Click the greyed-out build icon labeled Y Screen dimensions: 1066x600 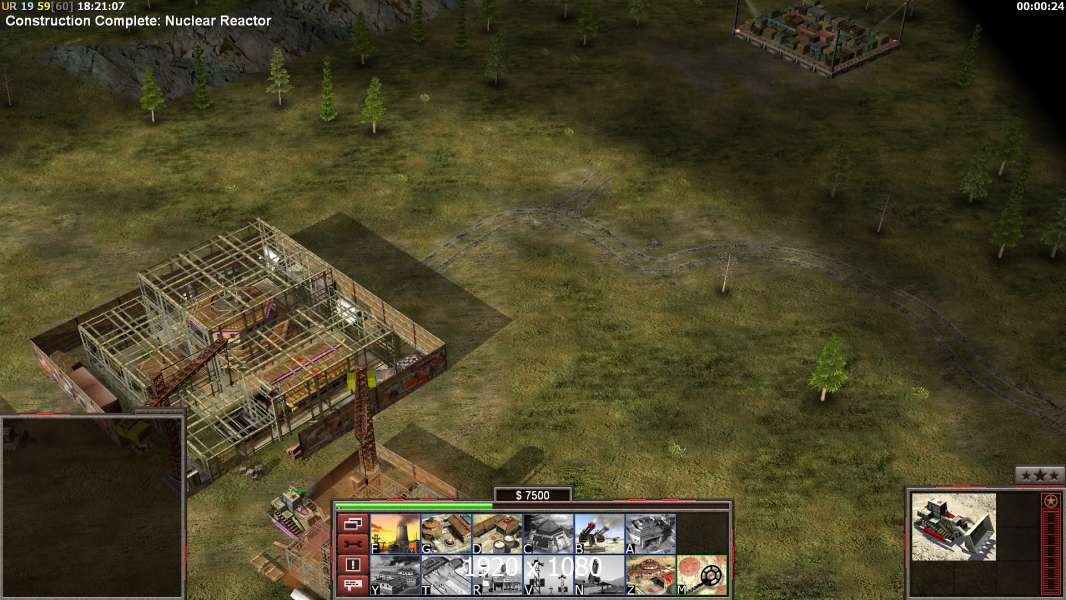[395, 575]
